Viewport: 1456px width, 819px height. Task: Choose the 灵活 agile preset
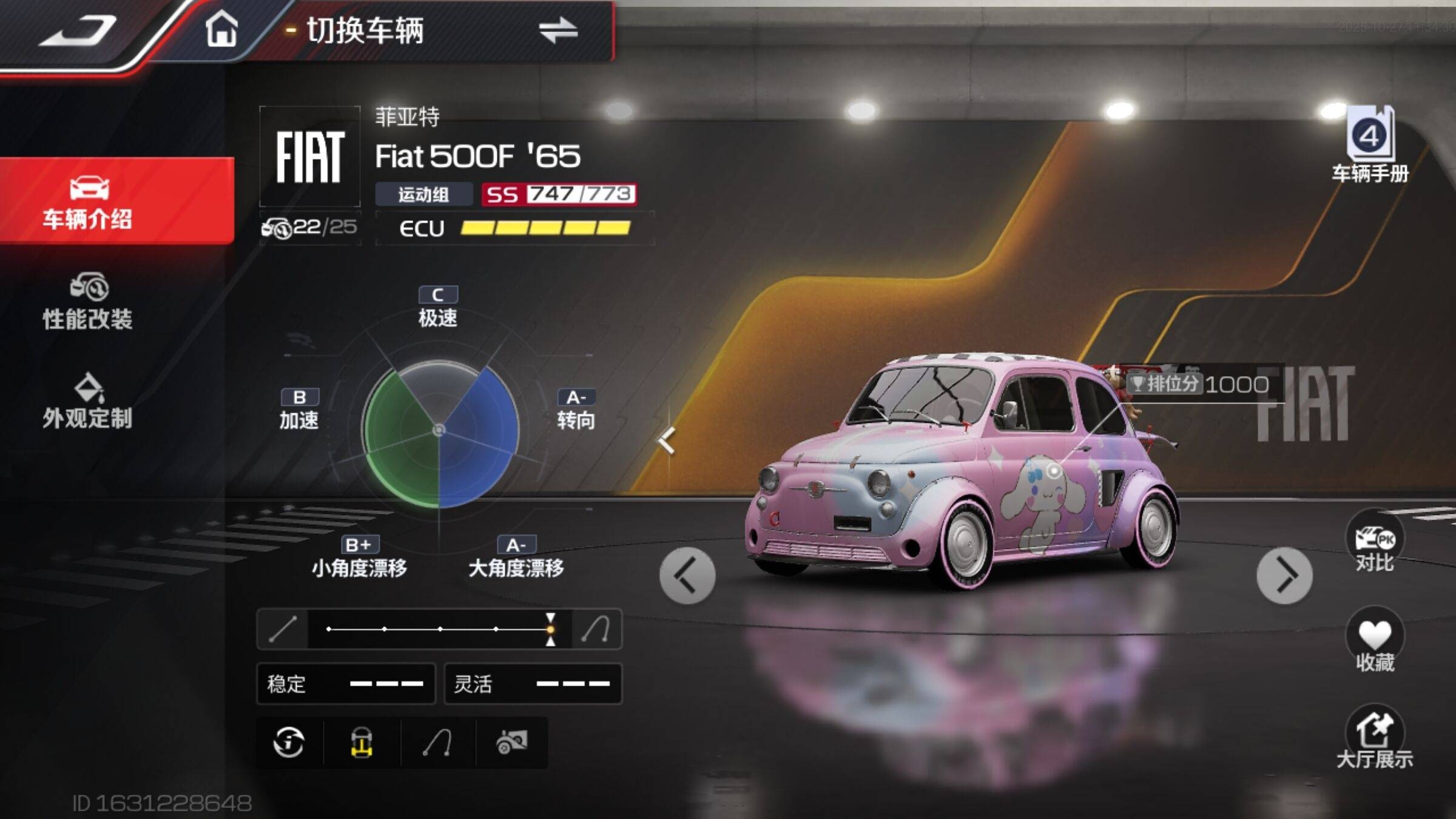[x=533, y=684]
